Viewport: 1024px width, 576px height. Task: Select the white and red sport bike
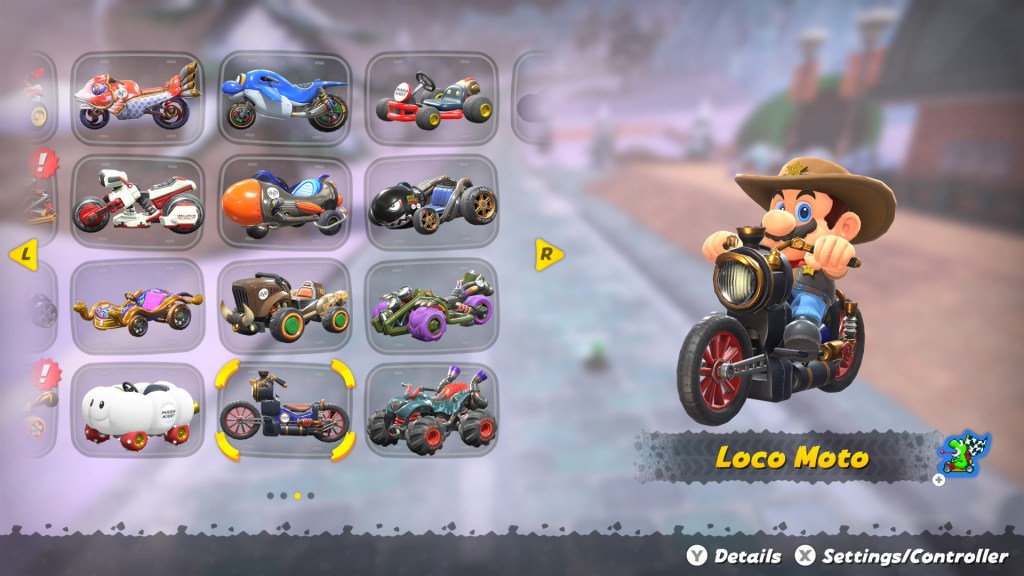point(137,201)
